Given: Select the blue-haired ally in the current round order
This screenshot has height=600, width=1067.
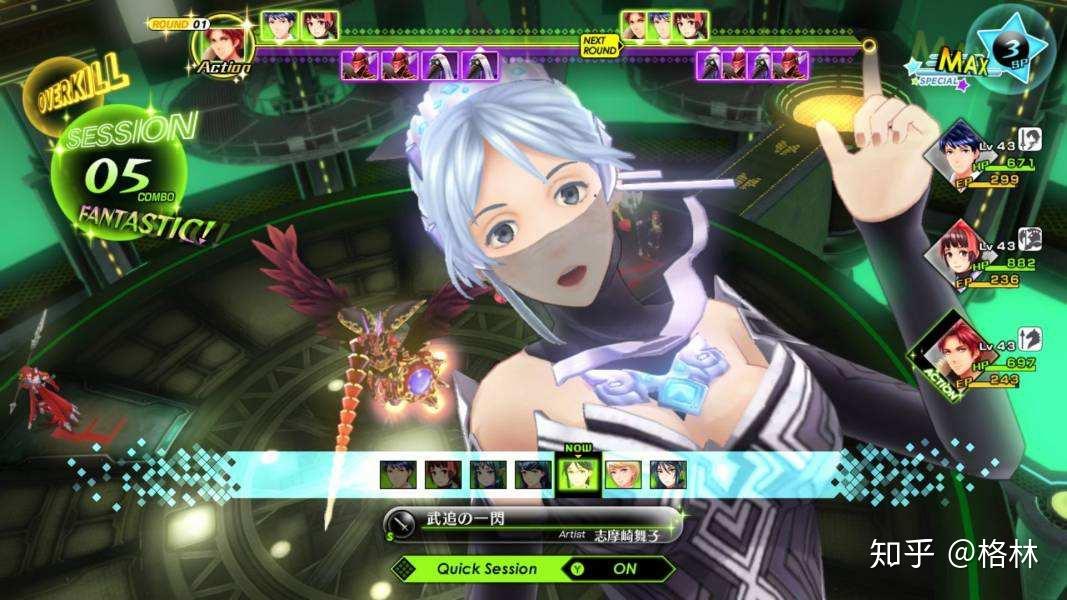Looking at the screenshot, I should (x=280, y=25).
